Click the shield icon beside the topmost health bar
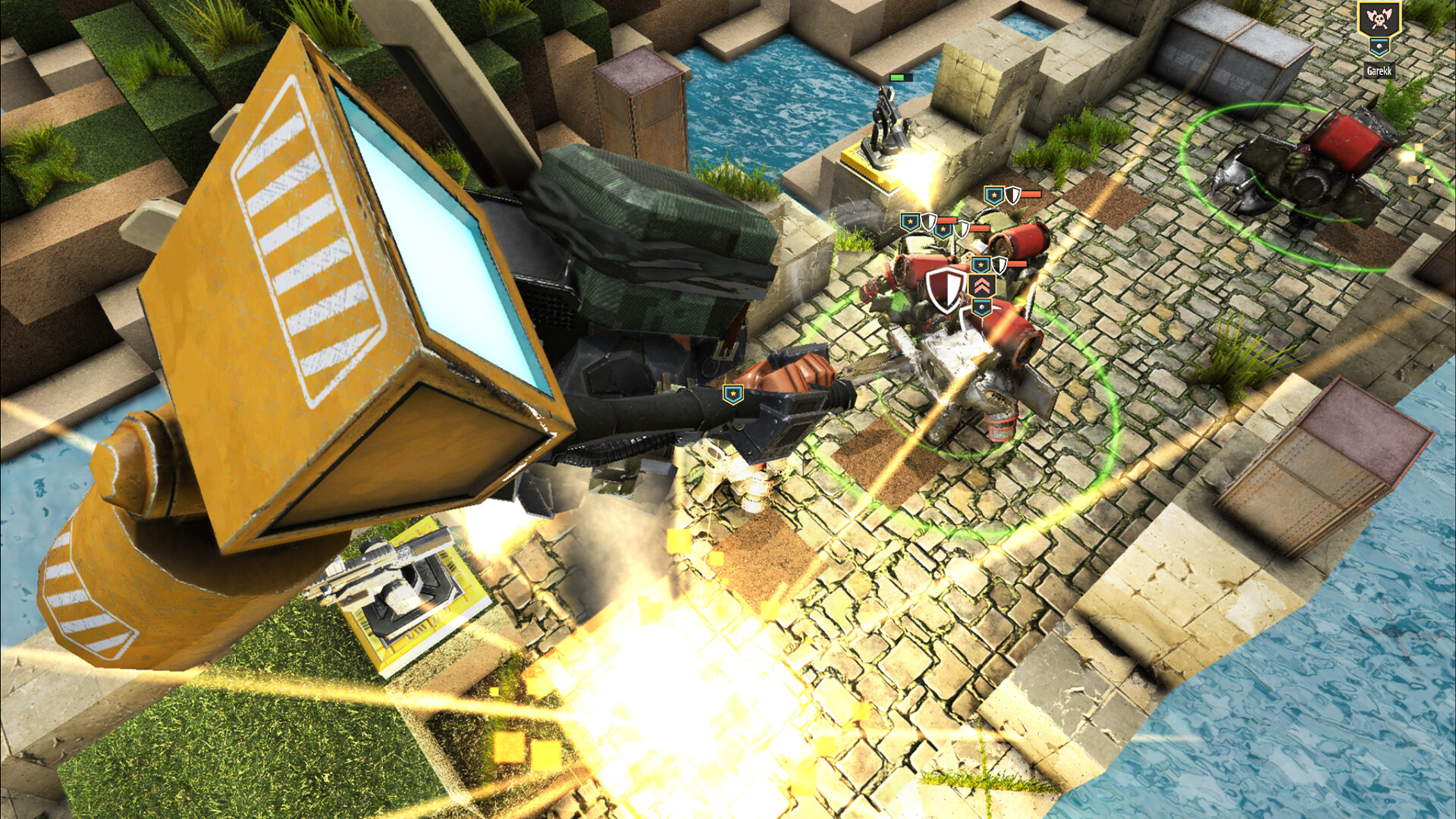 1012,193
